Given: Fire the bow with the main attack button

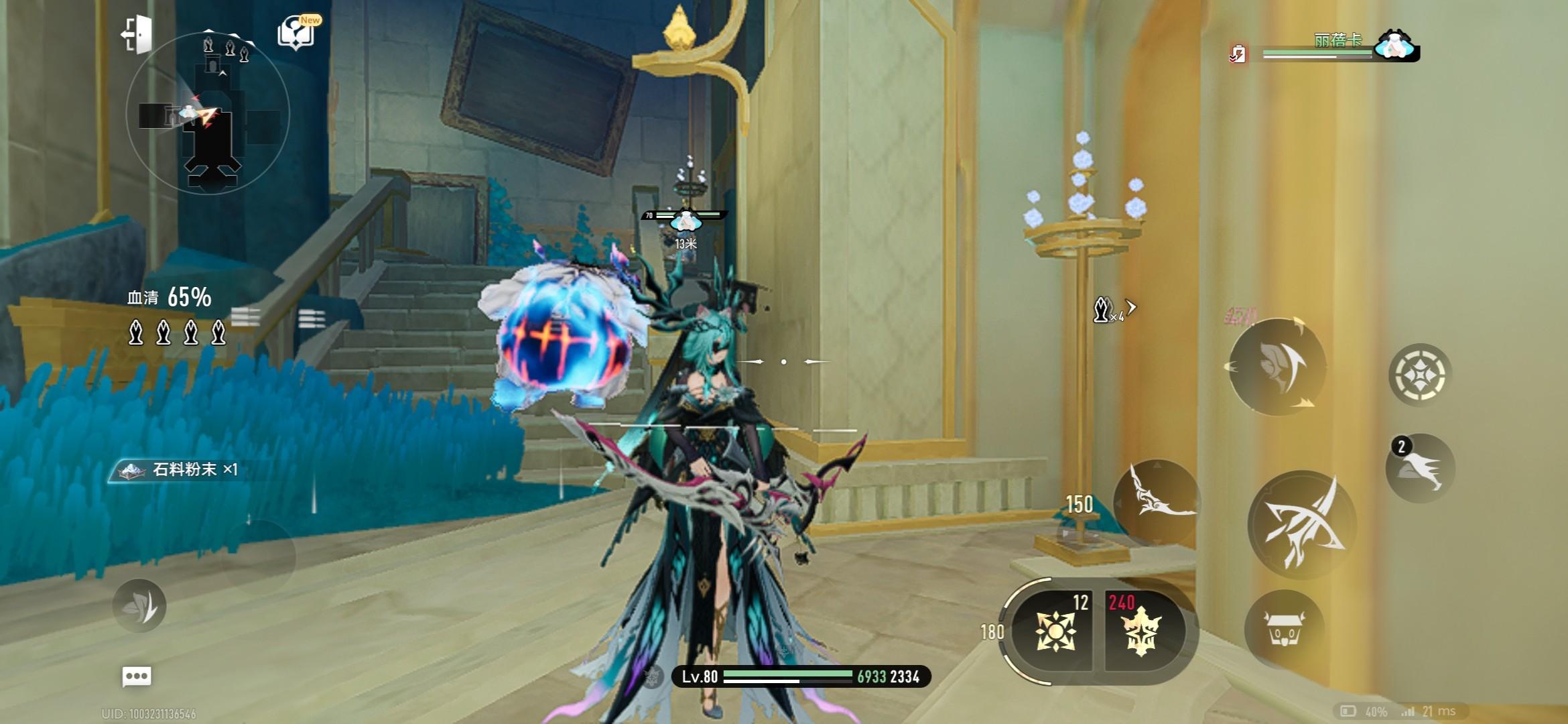Looking at the screenshot, I should click(1301, 524).
